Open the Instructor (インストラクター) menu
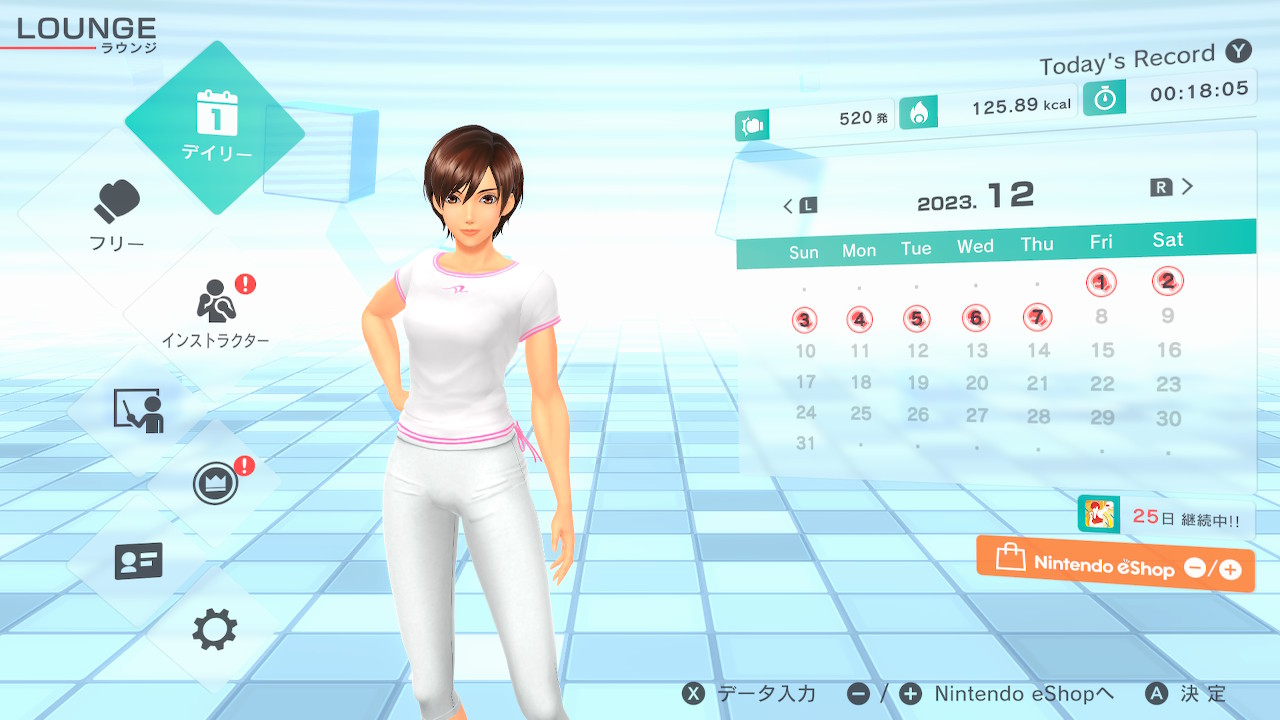Viewport: 1280px width, 720px height. click(x=215, y=310)
